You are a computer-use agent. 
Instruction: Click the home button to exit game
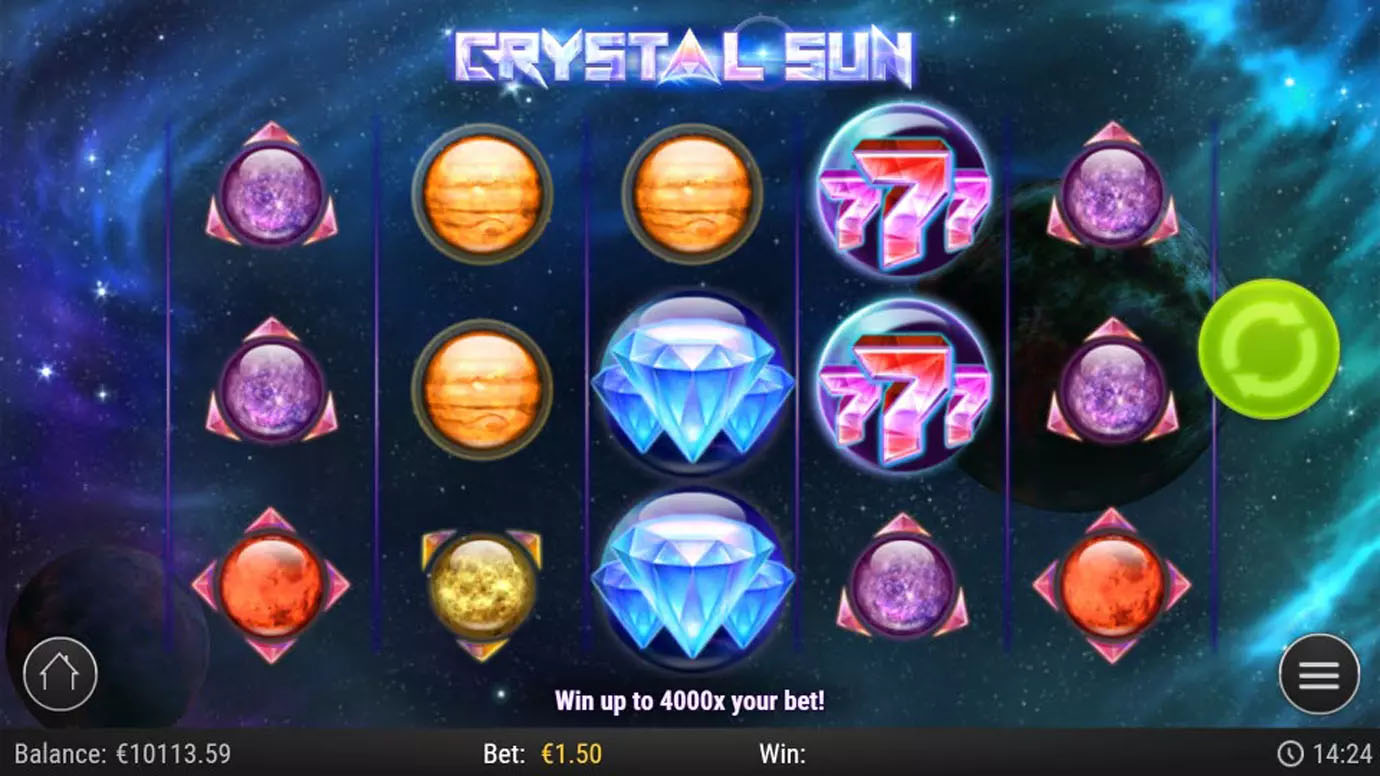click(60, 674)
